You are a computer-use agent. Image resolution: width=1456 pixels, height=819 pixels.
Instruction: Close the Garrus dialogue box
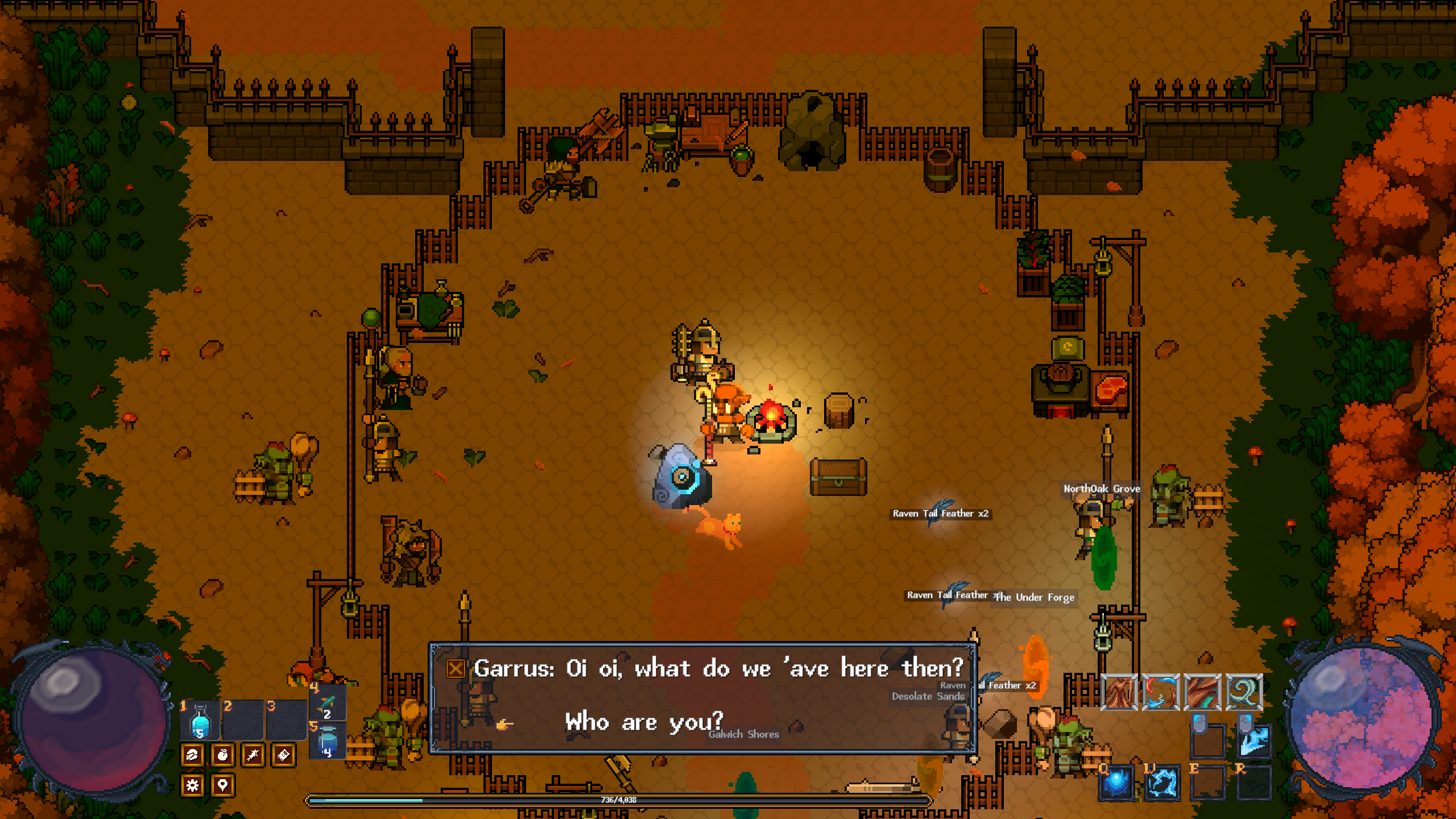456,668
